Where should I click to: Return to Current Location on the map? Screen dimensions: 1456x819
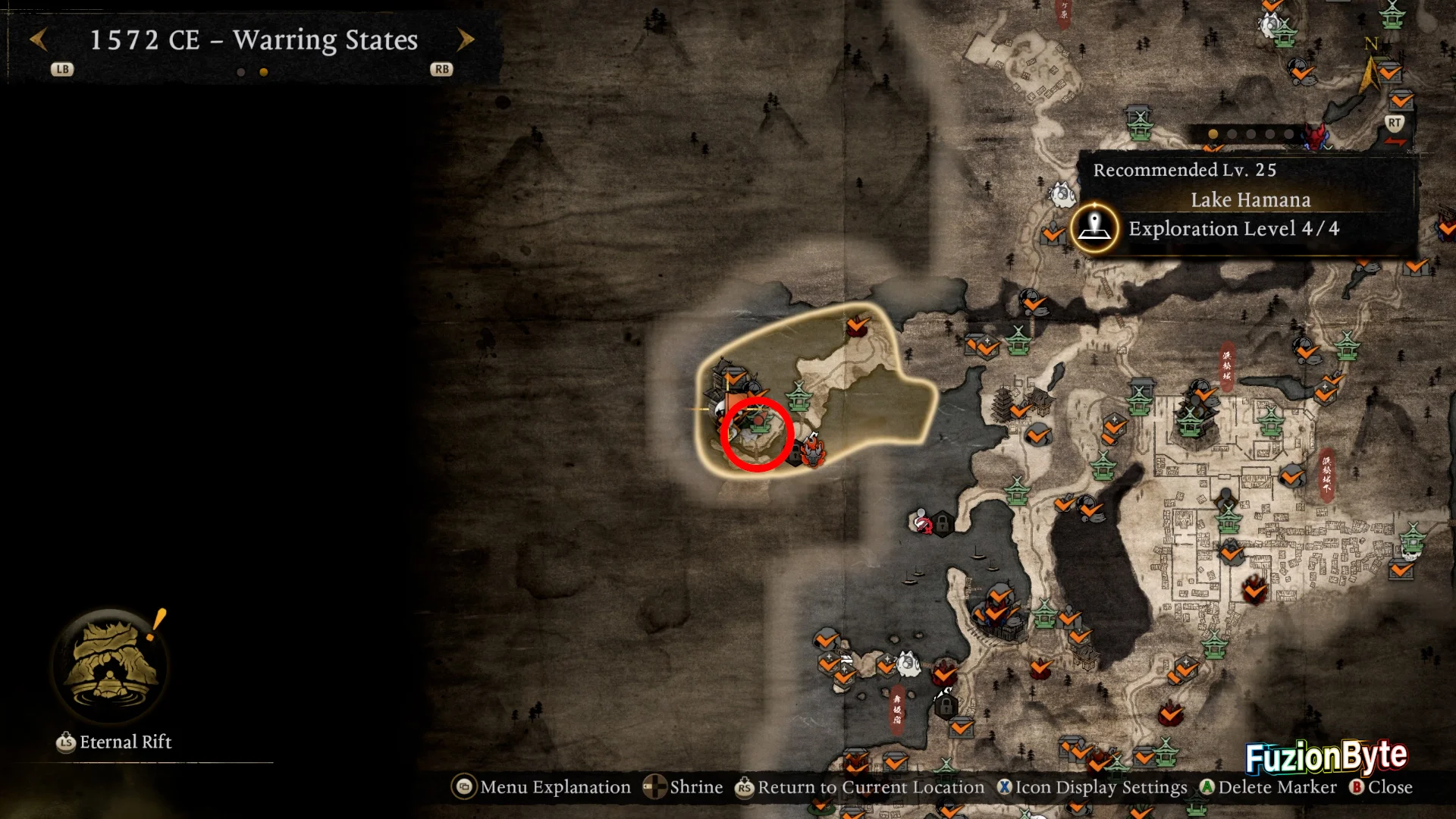pyautogui.click(x=860, y=787)
